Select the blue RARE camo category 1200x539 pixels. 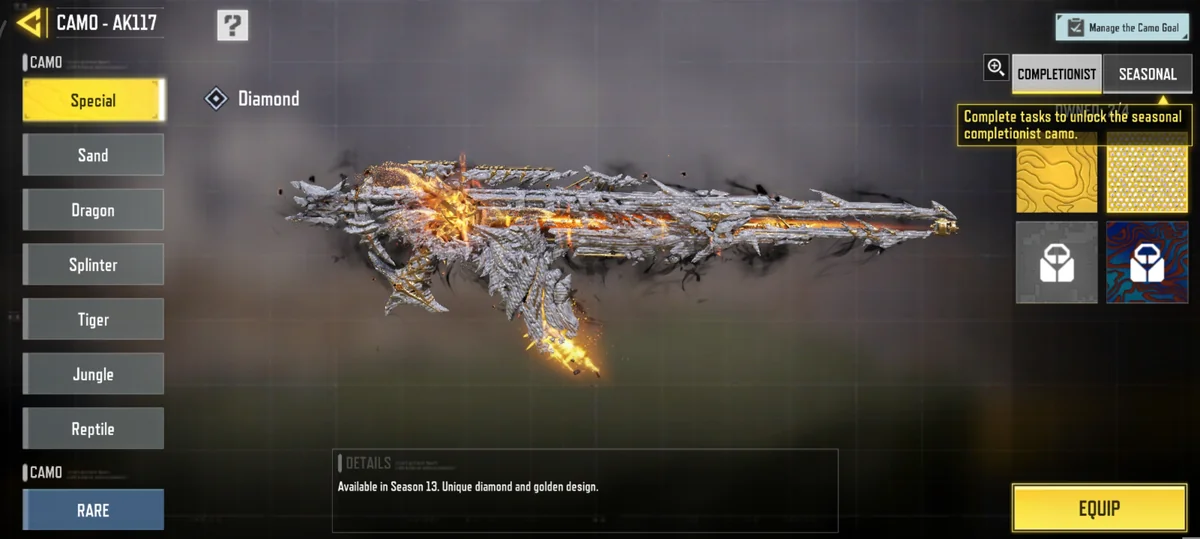pyautogui.click(x=93, y=510)
